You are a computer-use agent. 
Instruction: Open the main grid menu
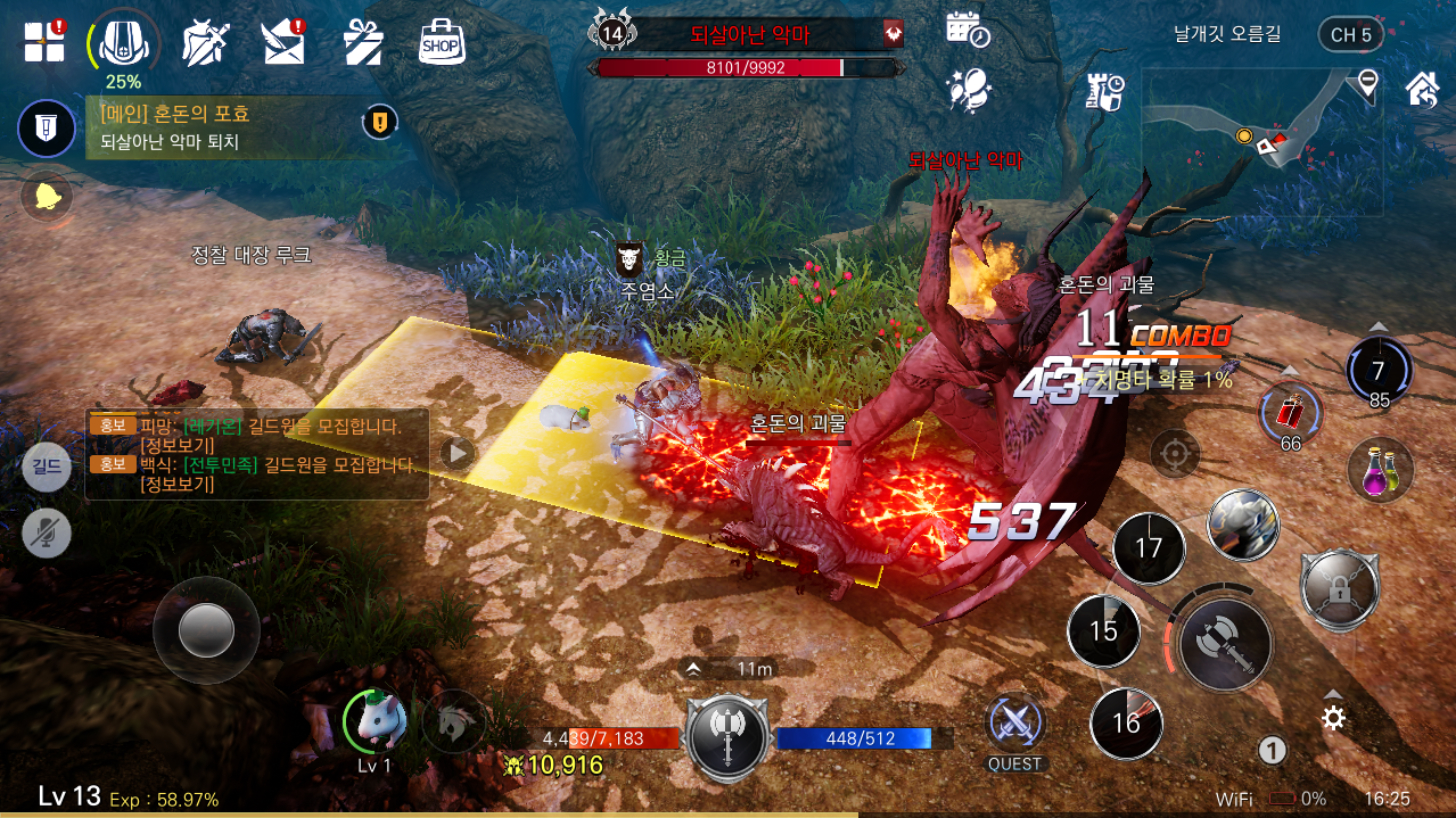point(44,42)
